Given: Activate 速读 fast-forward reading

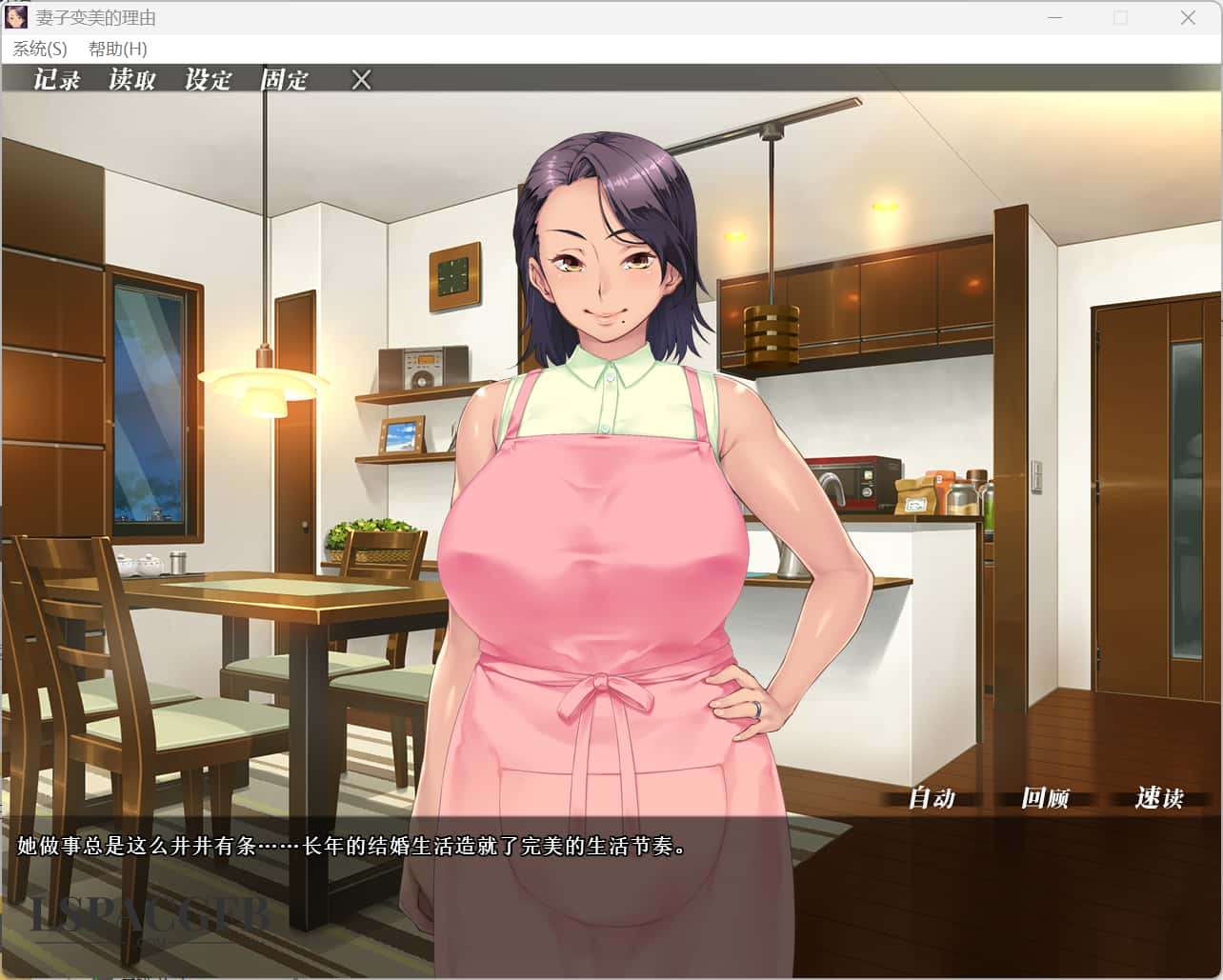Looking at the screenshot, I should (x=1158, y=798).
